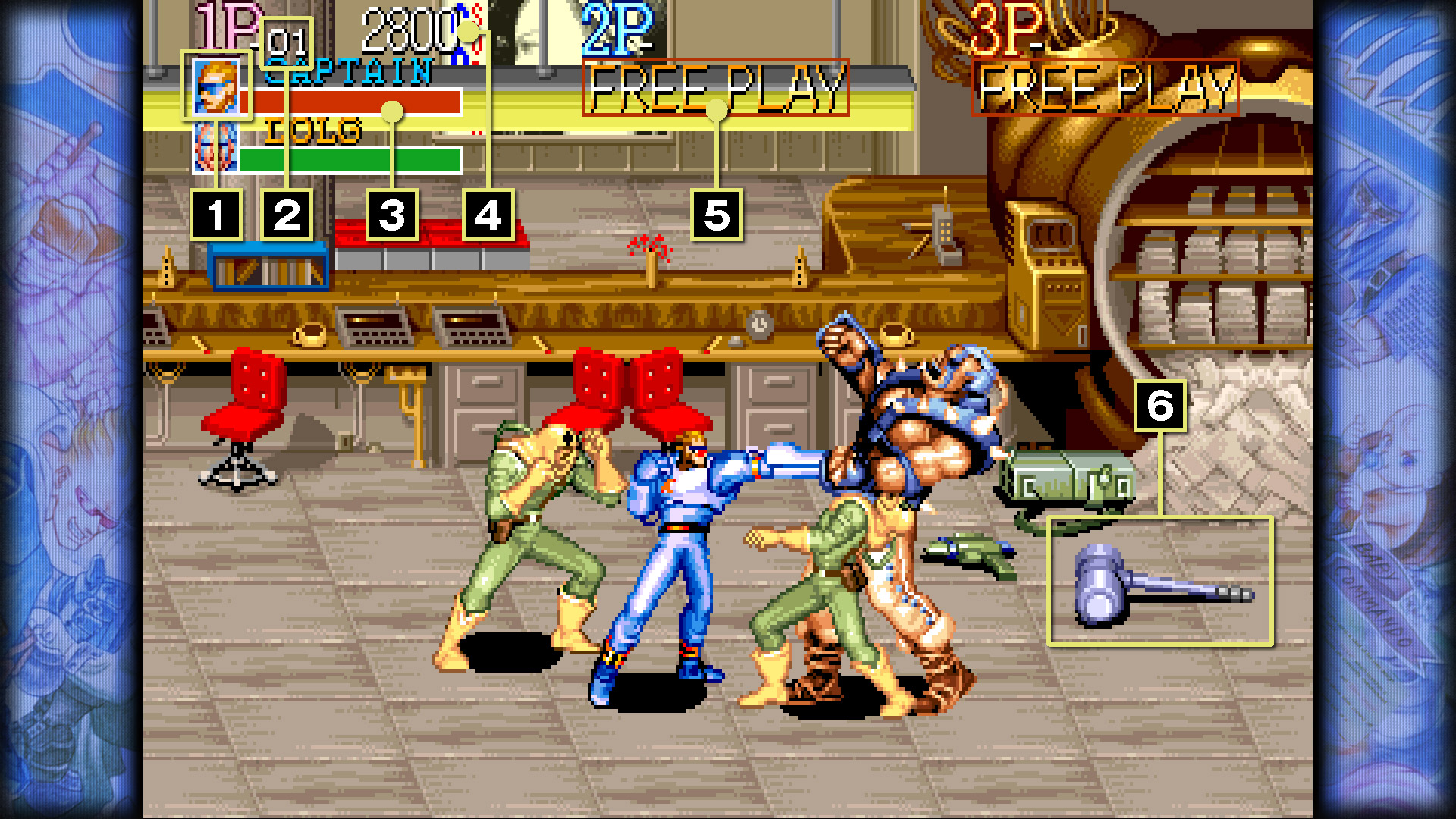Click callout marker number 4
The width and height of the screenshot is (1456, 819).
(x=488, y=215)
